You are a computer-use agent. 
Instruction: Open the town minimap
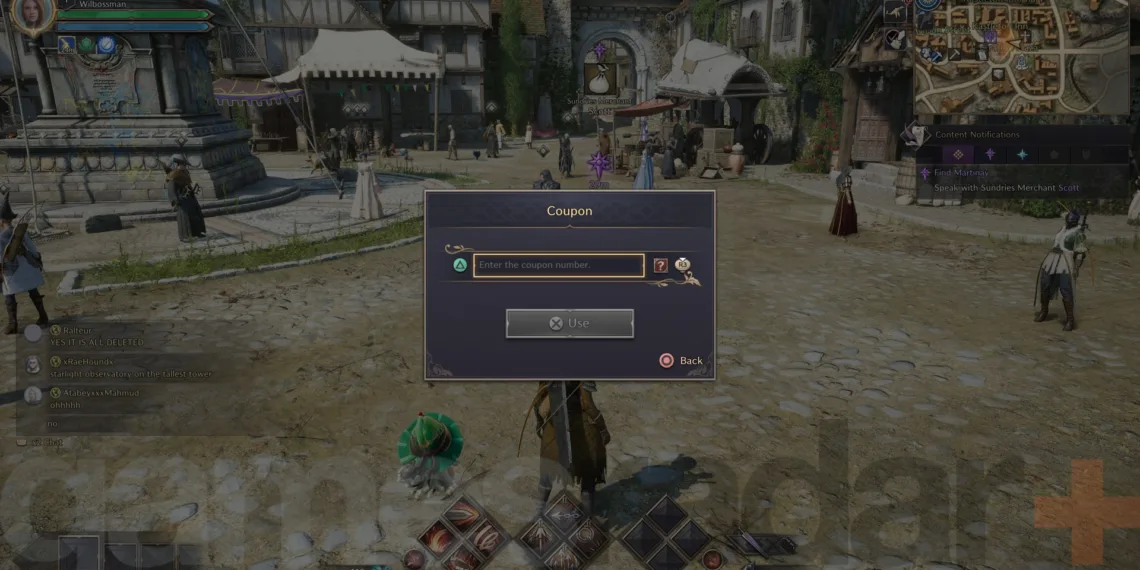[x=1020, y=56]
